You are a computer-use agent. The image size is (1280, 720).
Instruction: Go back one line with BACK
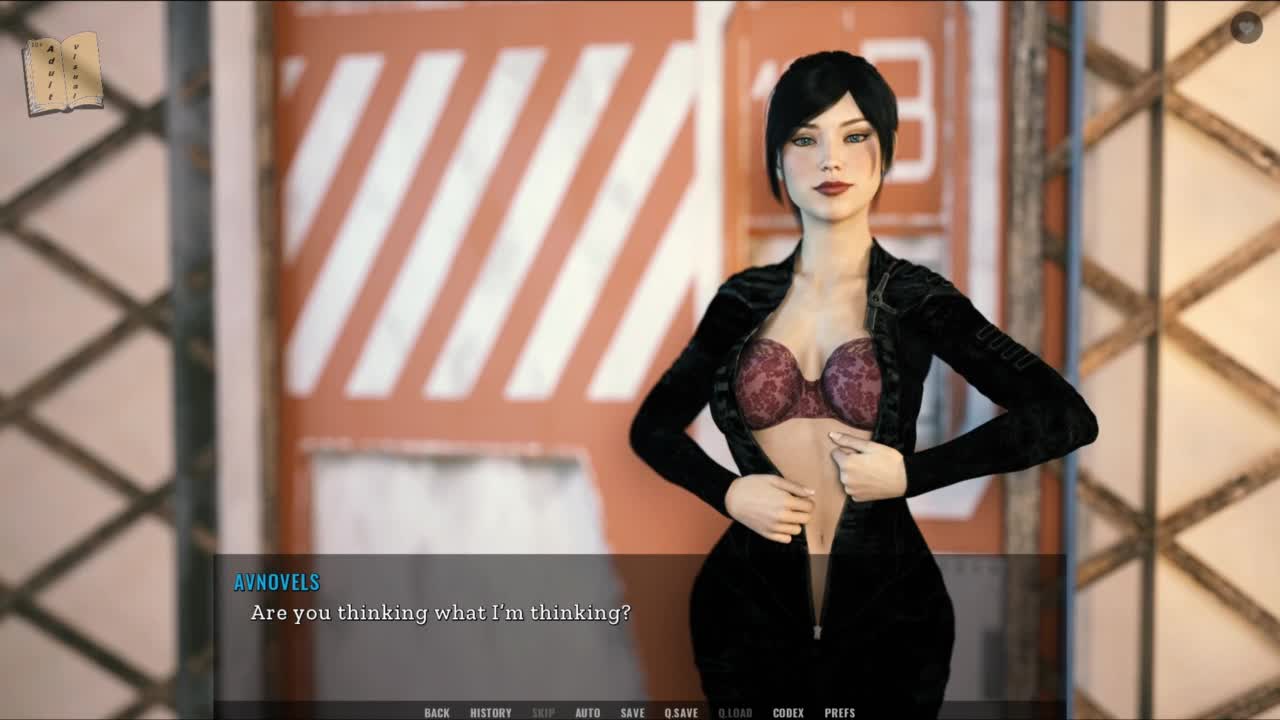(x=437, y=712)
